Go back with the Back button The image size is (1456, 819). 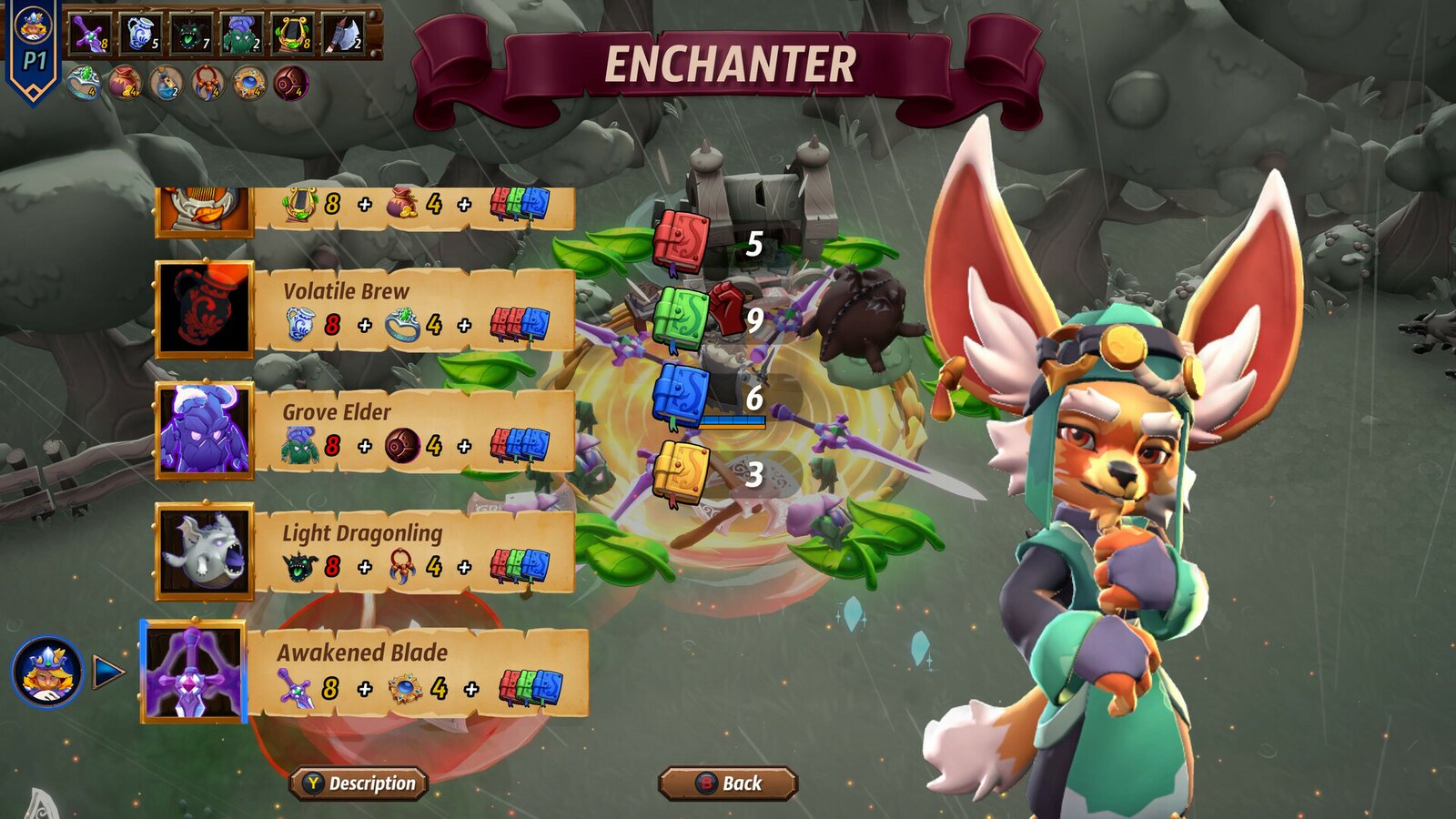point(728,784)
